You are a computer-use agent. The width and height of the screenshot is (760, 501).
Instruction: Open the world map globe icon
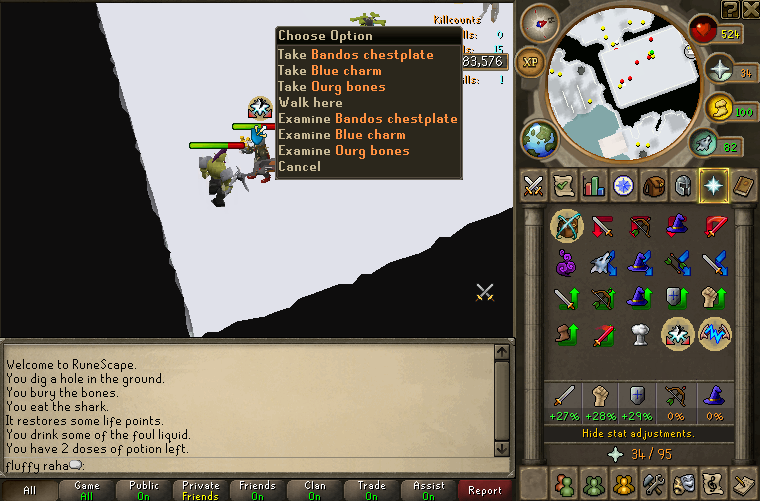tap(538, 137)
